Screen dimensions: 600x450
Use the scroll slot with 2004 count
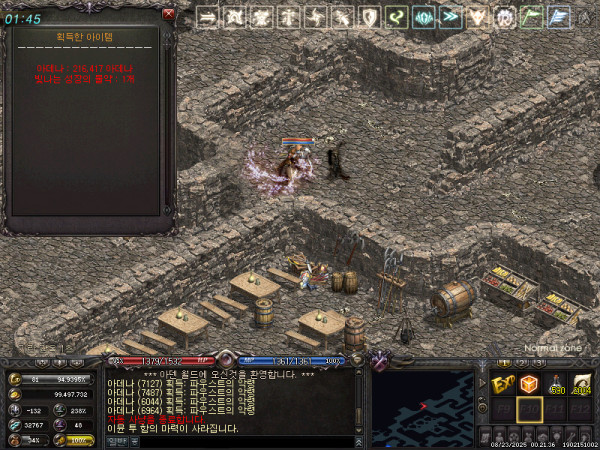581,384
